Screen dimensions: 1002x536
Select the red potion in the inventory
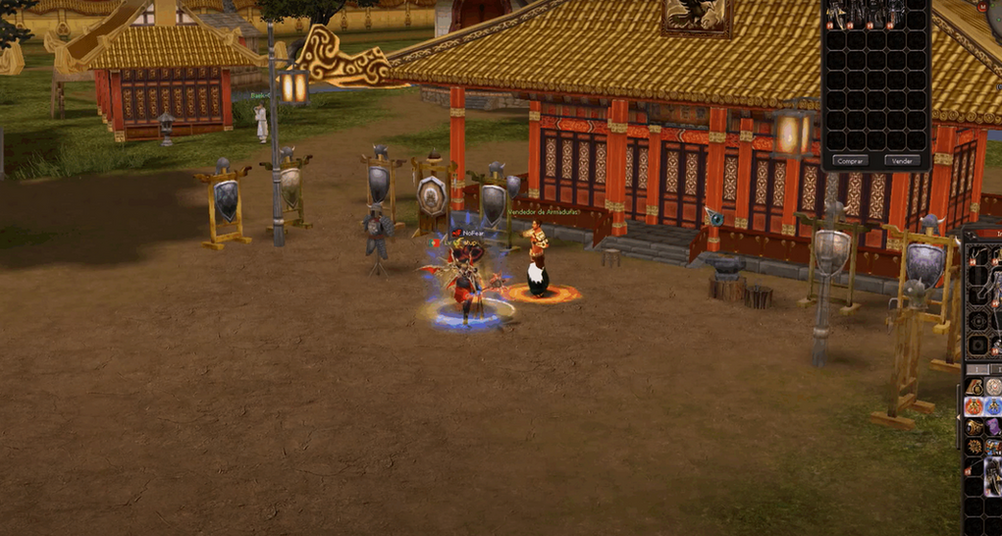[974, 407]
